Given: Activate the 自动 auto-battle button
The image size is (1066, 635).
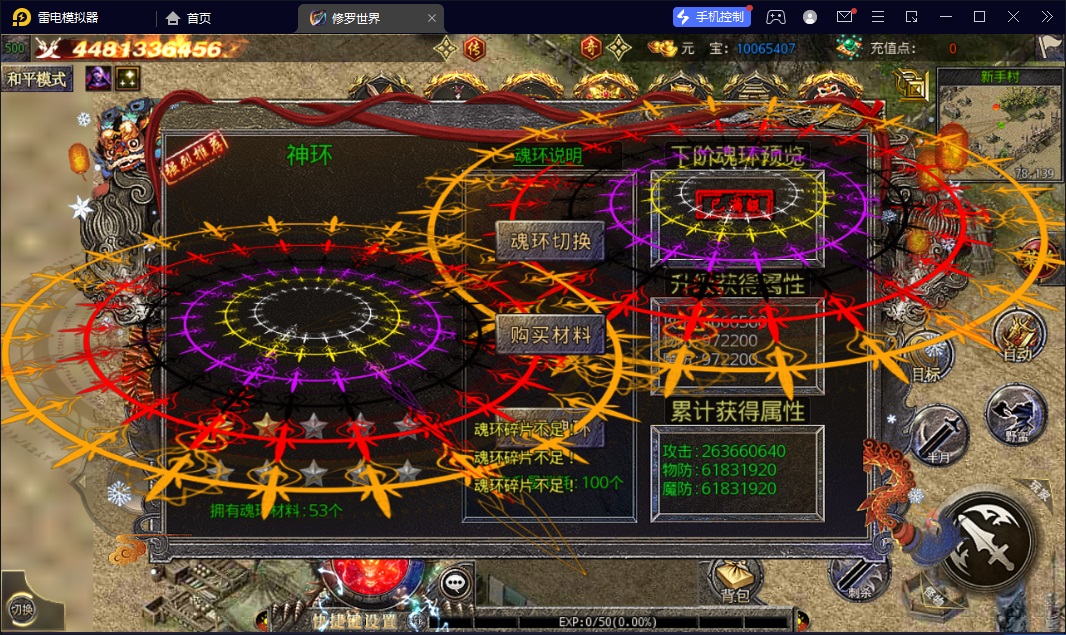Looking at the screenshot, I should coord(1017,335).
